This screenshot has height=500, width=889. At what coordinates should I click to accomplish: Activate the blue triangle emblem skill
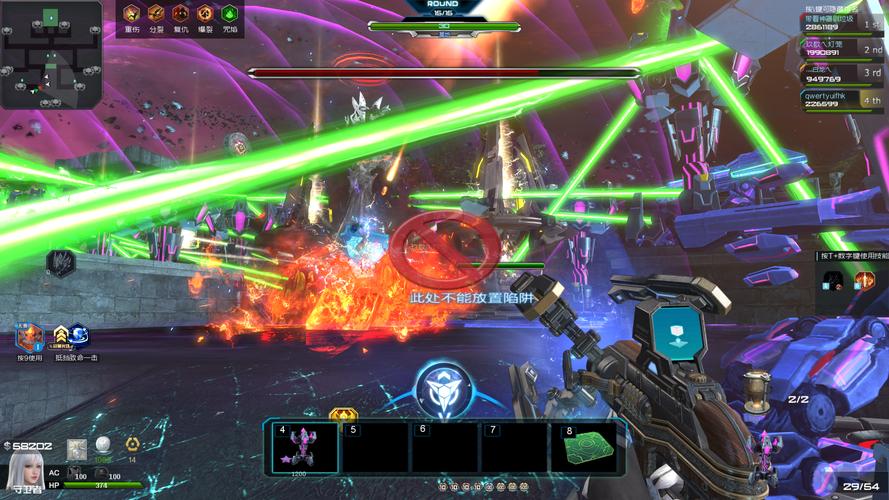[441, 389]
